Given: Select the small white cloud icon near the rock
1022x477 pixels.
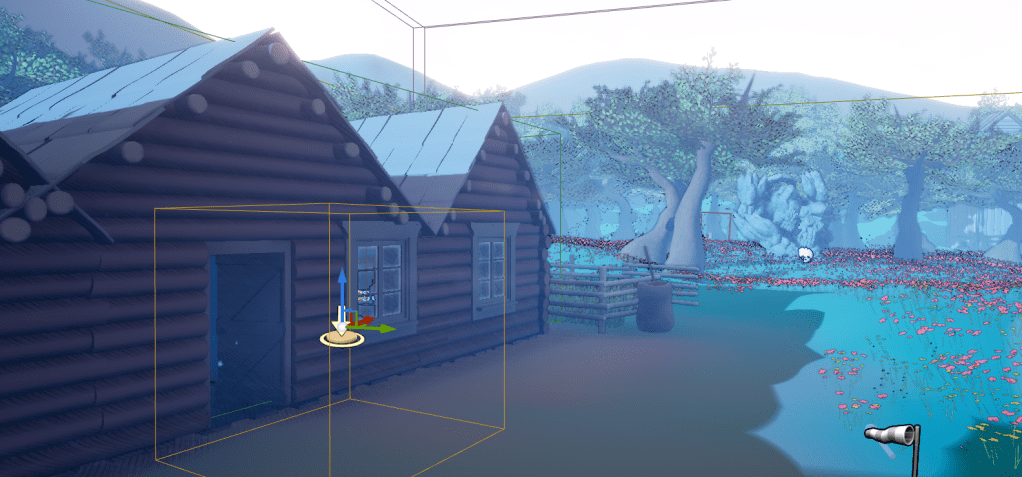Looking at the screenshot, I should pyautogui.click(x=804, y=254).
